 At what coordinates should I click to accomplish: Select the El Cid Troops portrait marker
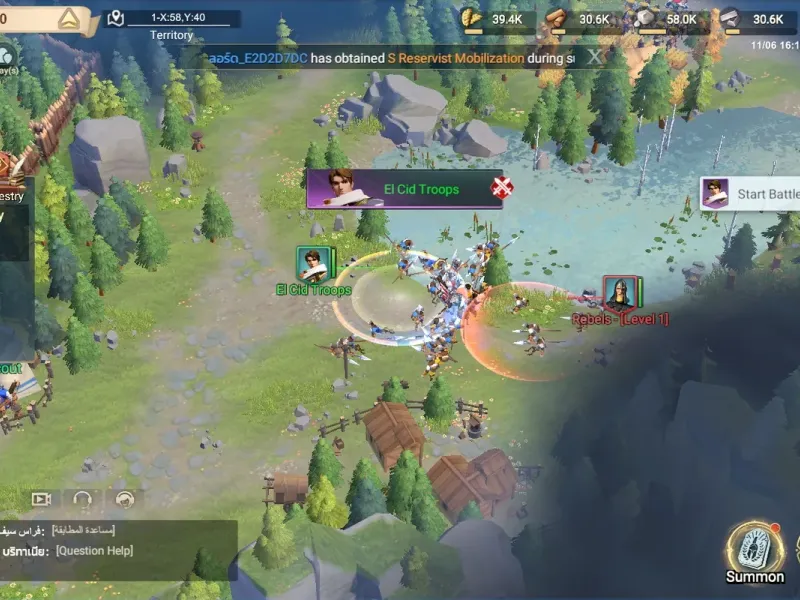click(x=313, y=264)
